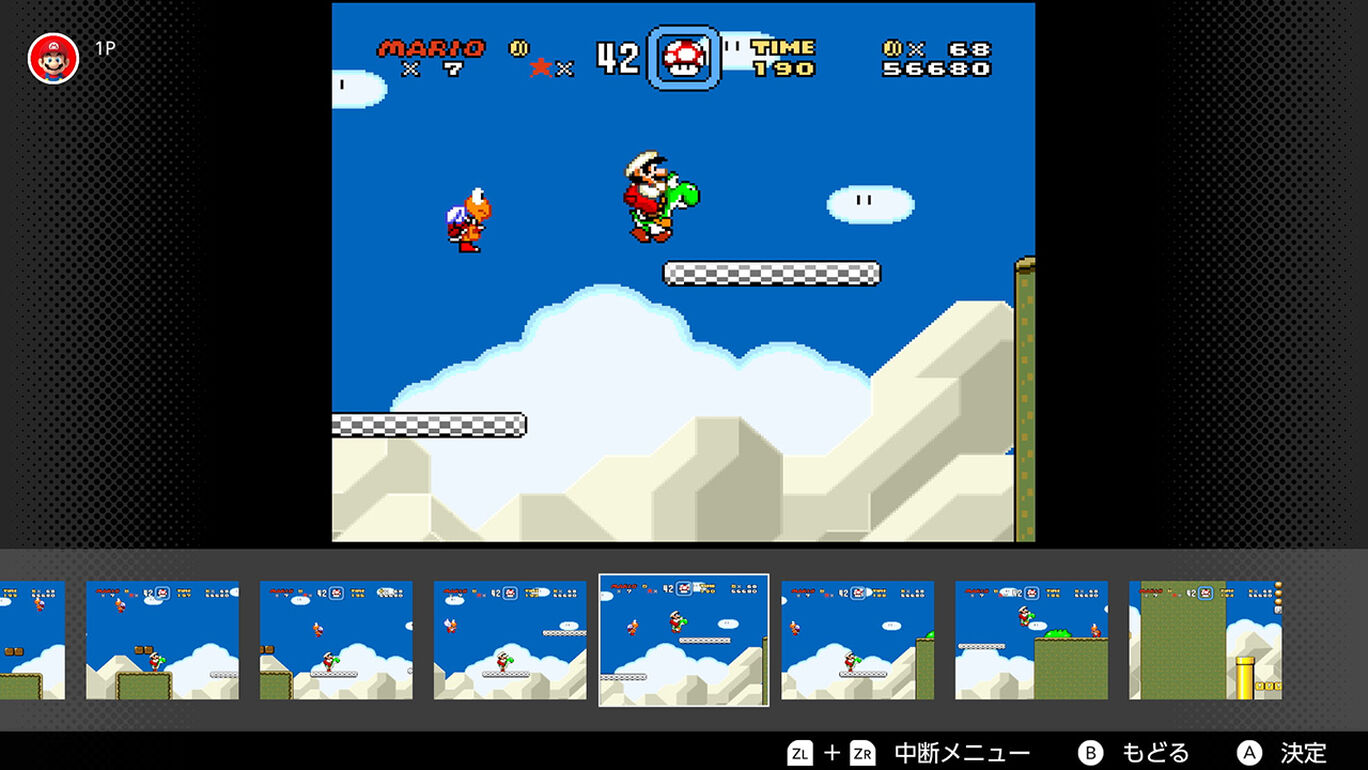Image resolution: width=1368 pixels, height=770 pixels.
Task: Select the rightmost rewind frame thumbnail
Action: click(x=1207, y=638)
